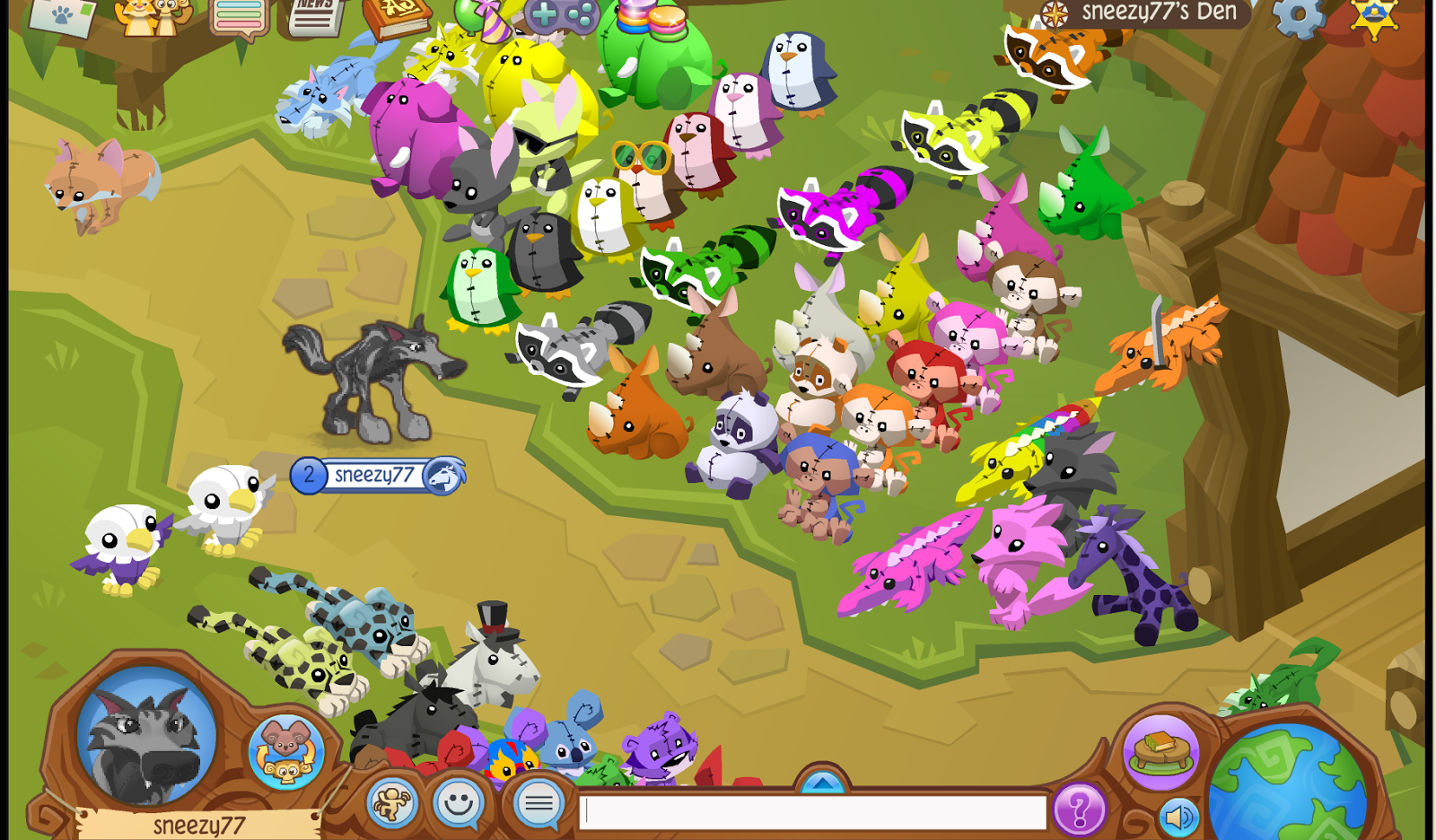Mute game sound with the speaker icon
The height and width of the screenshot is (840, 1436).
coord(1178,815)
